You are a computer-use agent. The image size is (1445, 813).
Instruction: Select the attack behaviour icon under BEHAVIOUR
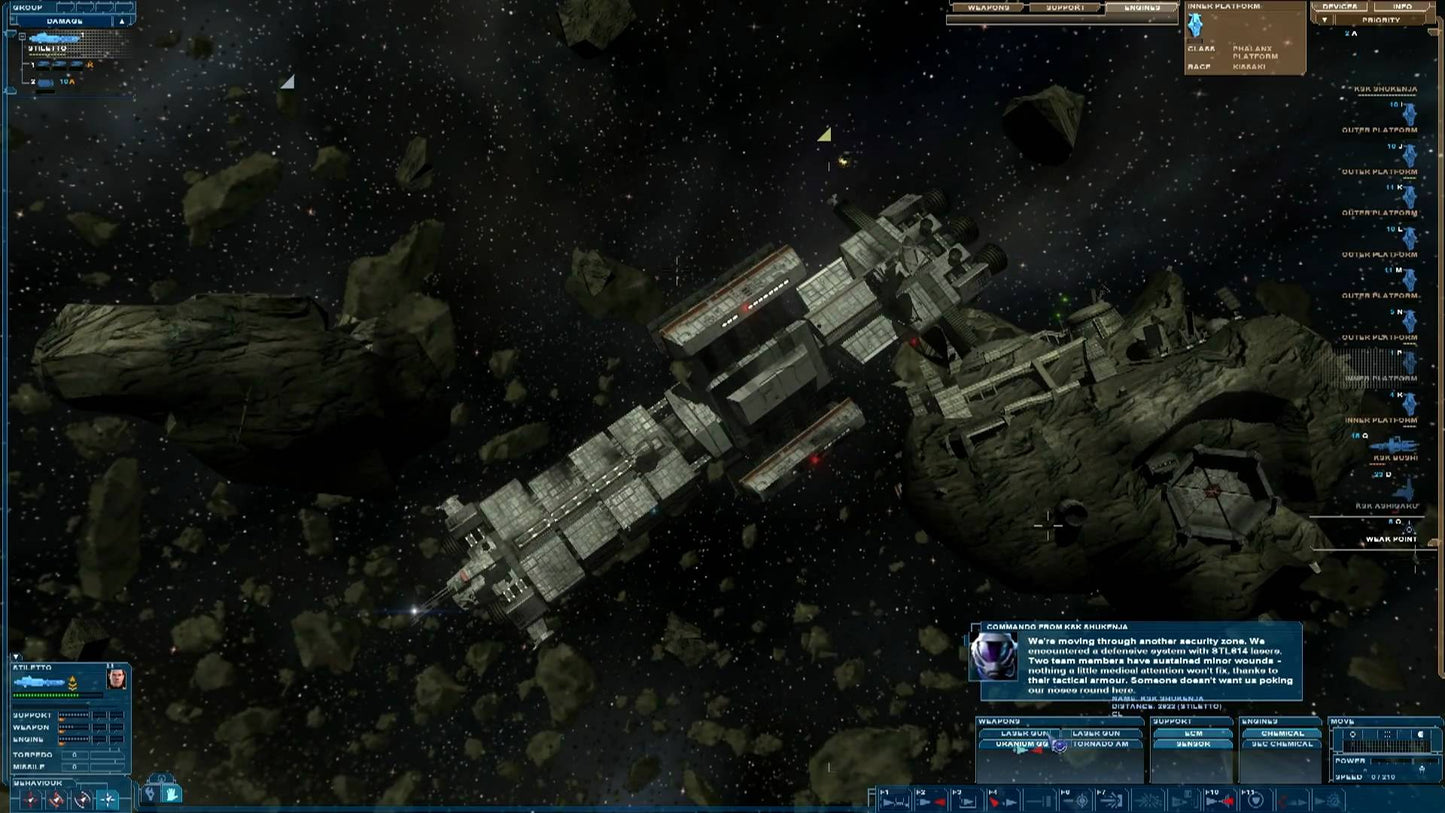(32, 800)
